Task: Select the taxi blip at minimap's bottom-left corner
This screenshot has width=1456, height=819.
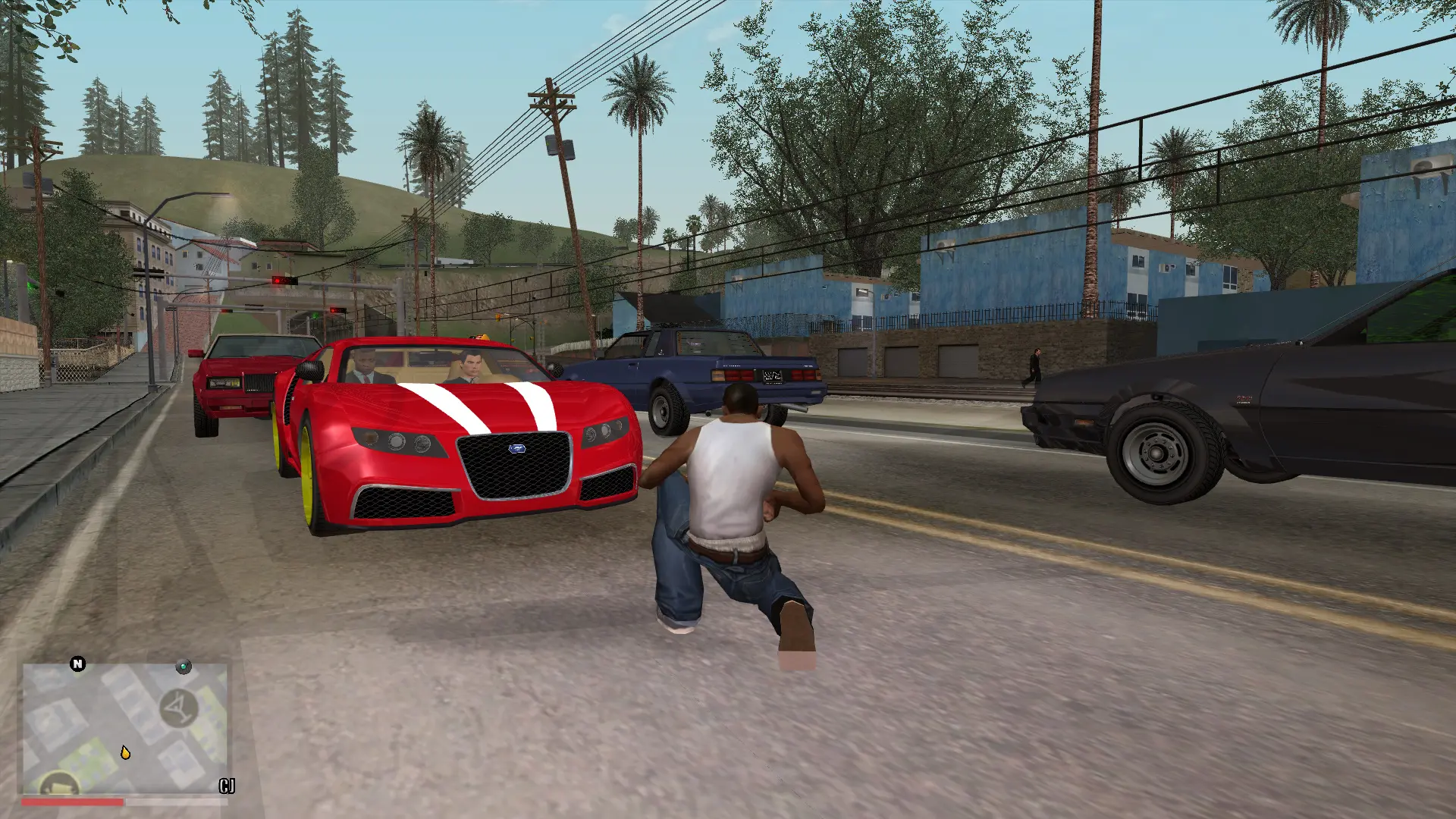Action: (x=58, y=785)
